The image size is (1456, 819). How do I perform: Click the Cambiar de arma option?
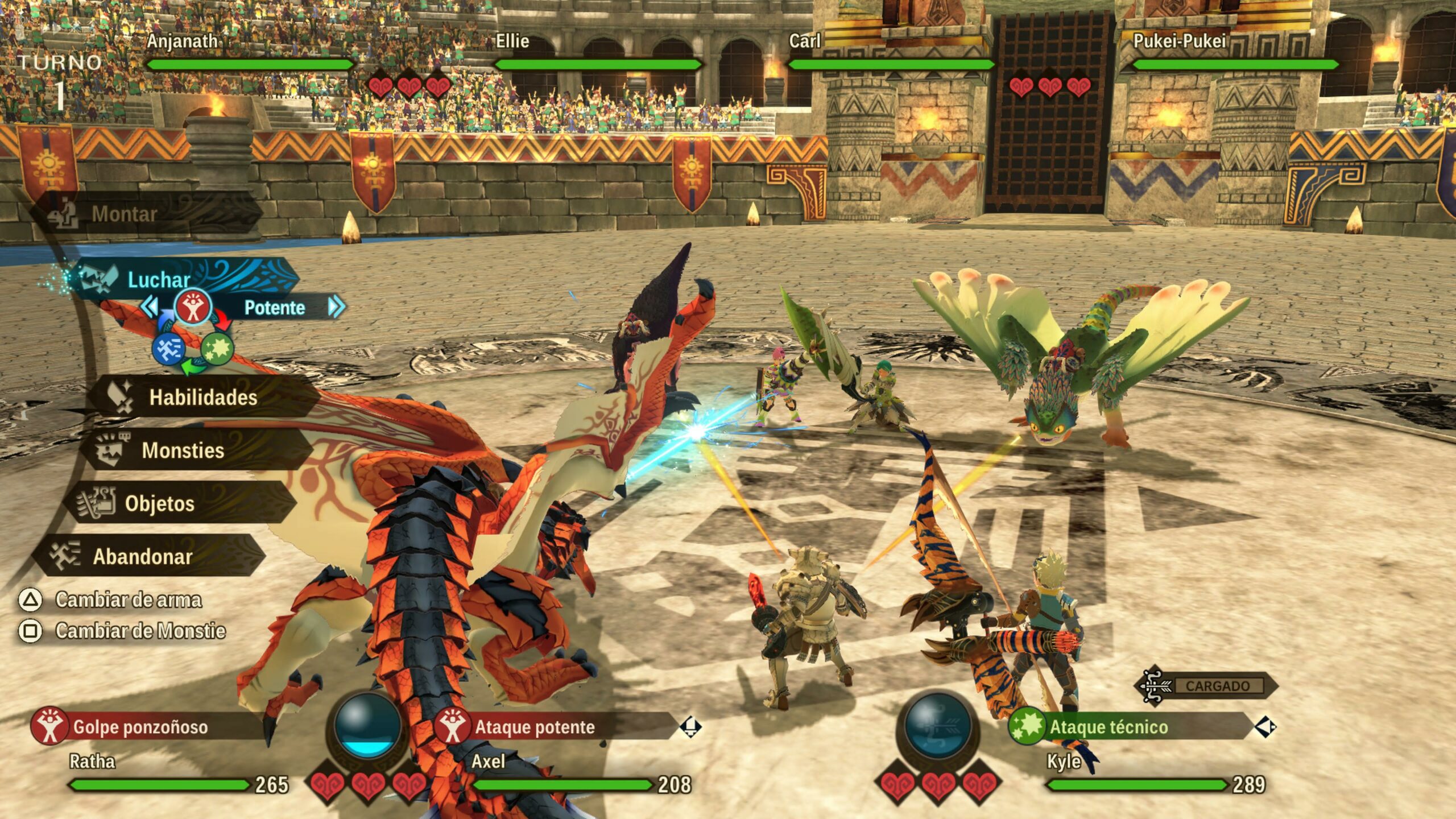(x=128, y=599)
